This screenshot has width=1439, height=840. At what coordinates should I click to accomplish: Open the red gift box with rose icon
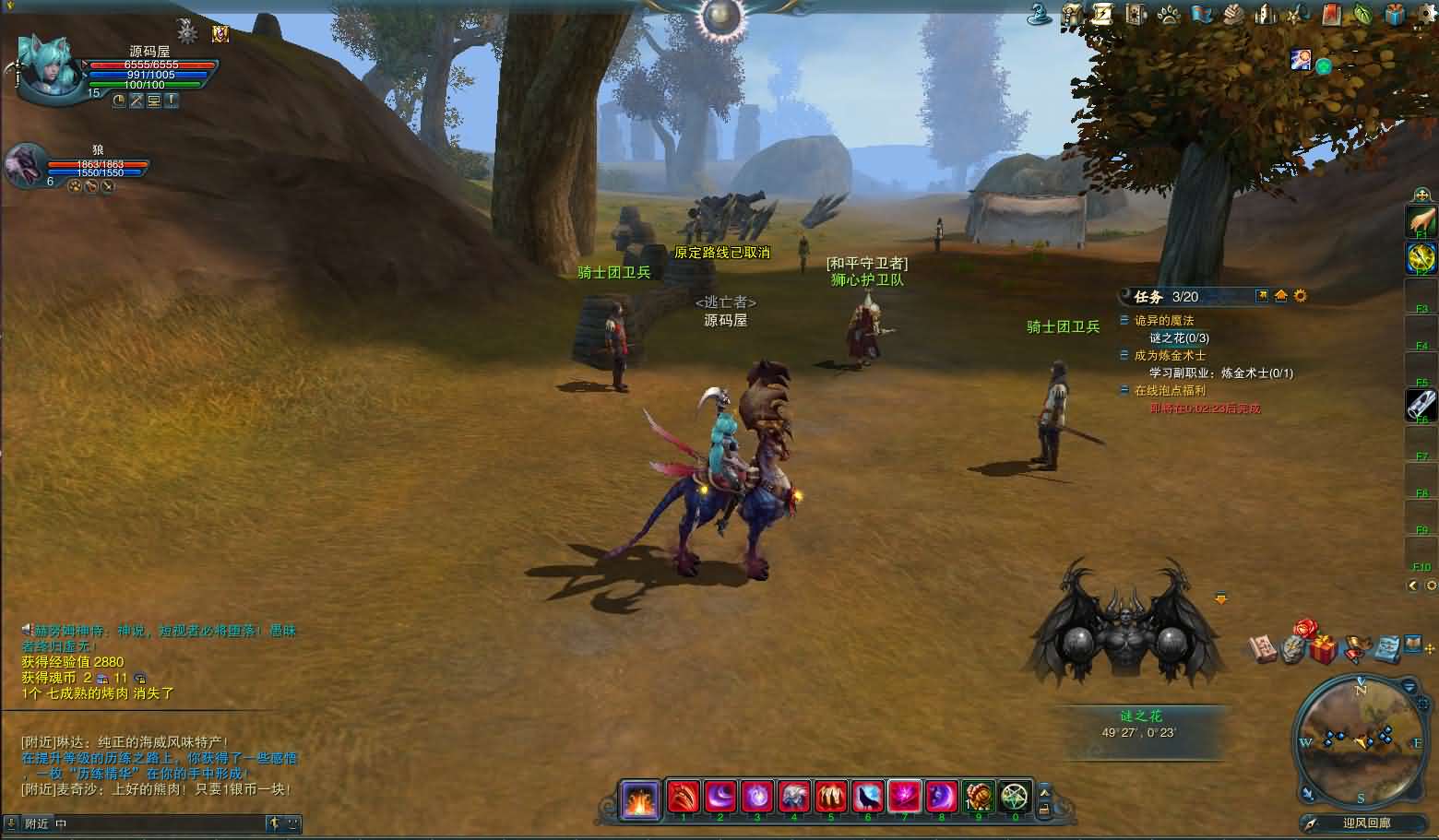[1322, 647]
